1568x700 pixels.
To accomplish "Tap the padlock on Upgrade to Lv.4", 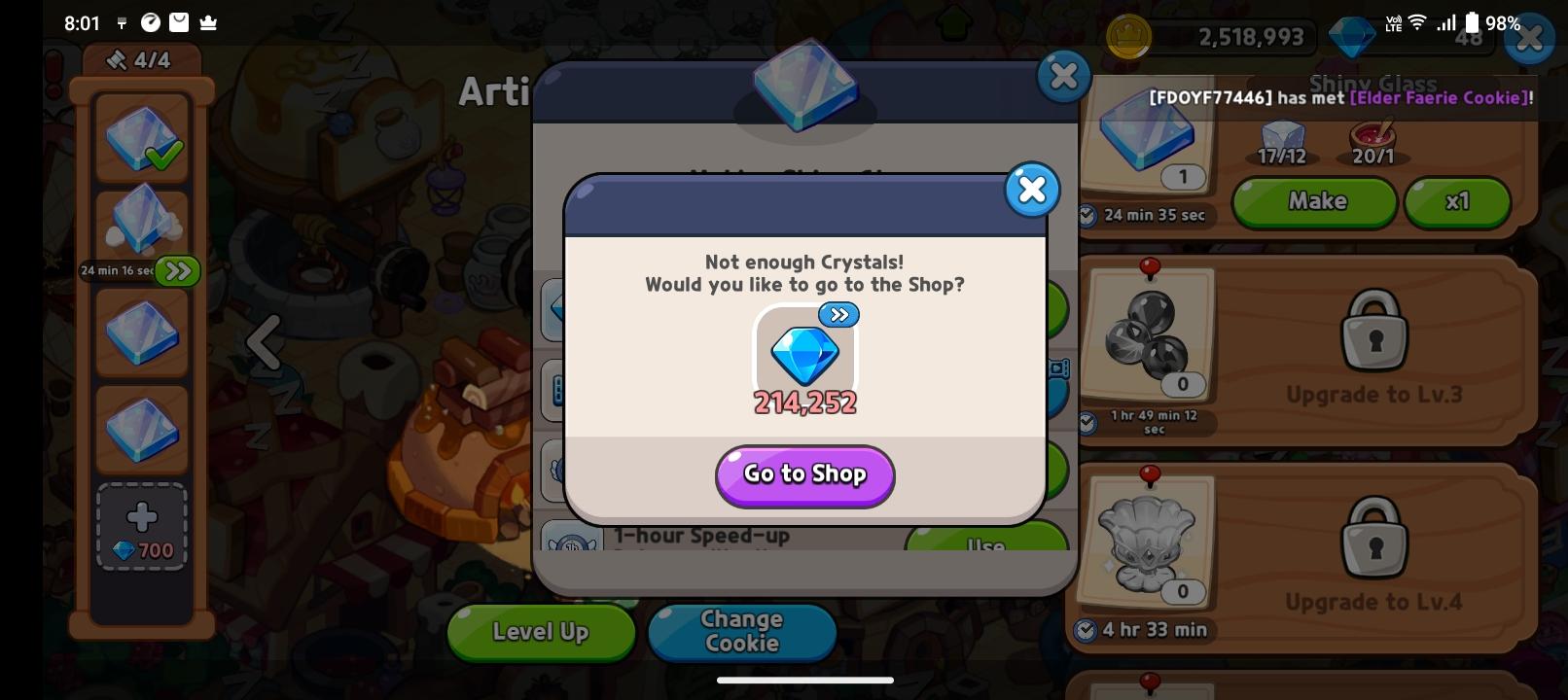I will coord(1375,537).
